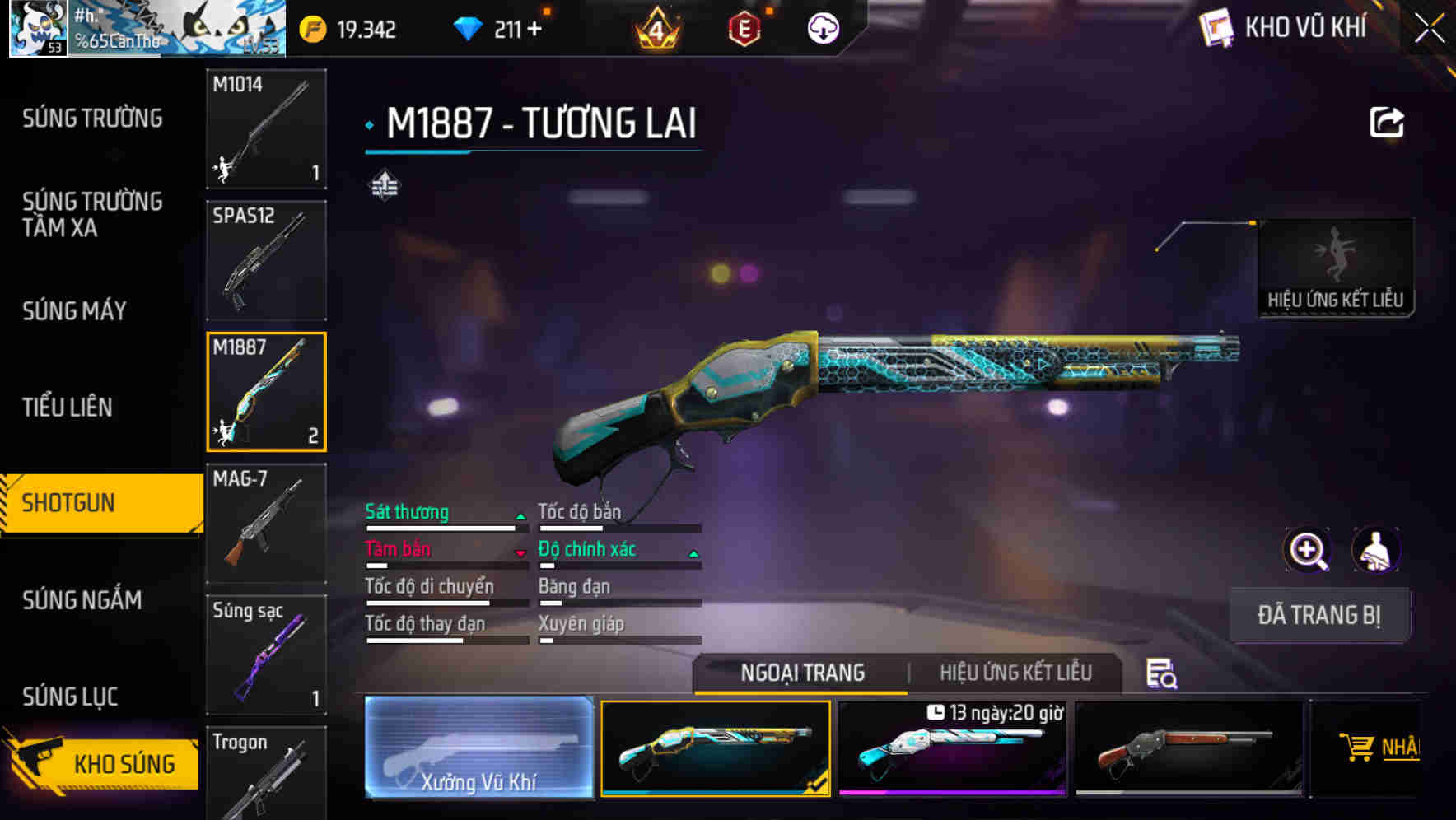The height and width of the screenshot is (820, 1456).
Task: Open the character try-on preview icon
Action: 1377,550
